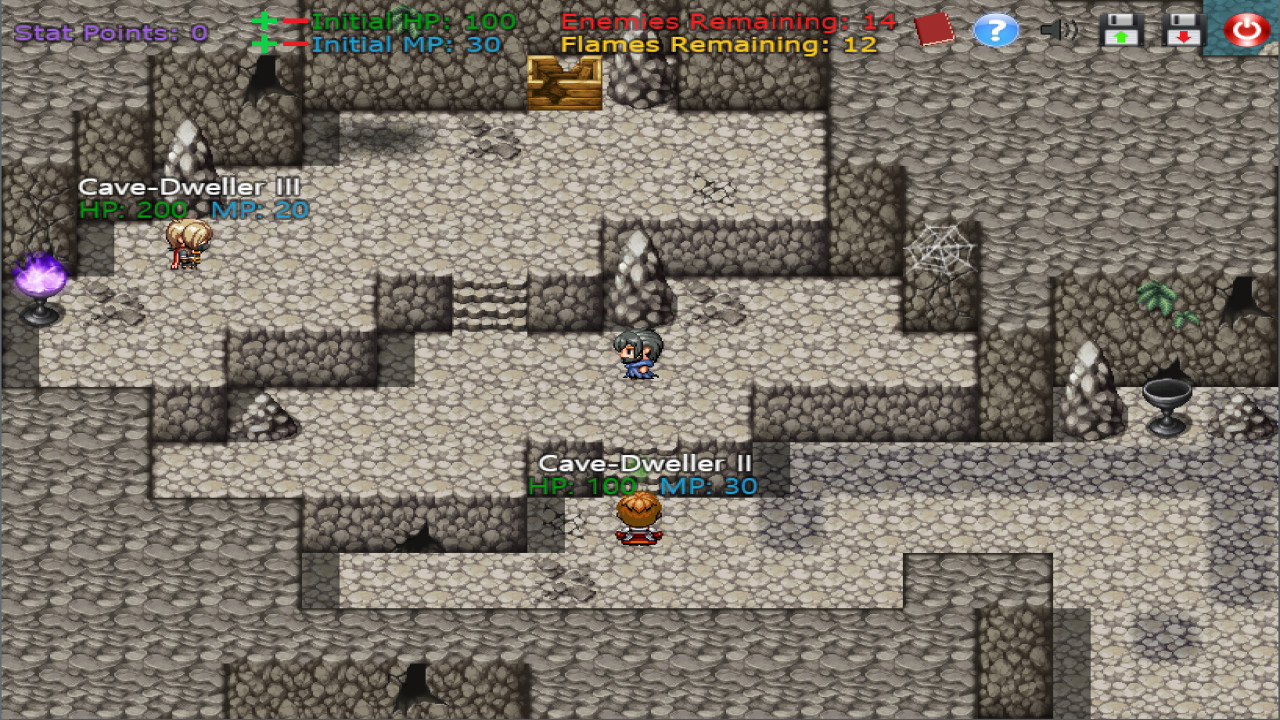Click the green plus next to Initial MP
The height and width of the screenshot is (720, 1280).
[264, 43]
